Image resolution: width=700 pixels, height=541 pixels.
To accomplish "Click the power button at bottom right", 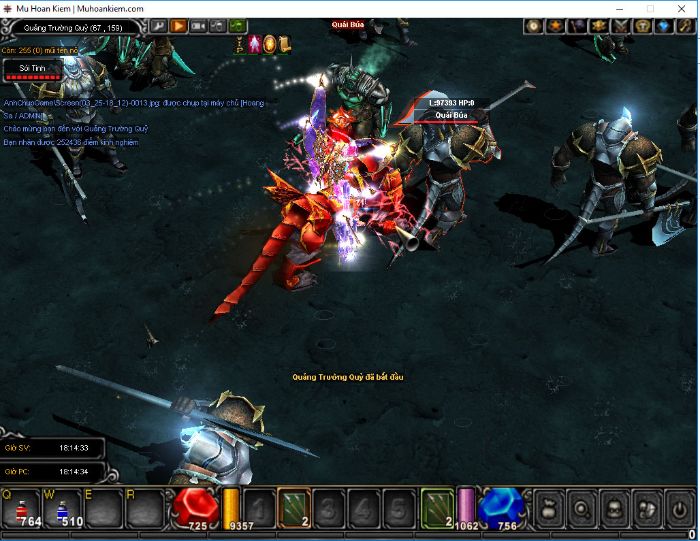I will point(679,507).
